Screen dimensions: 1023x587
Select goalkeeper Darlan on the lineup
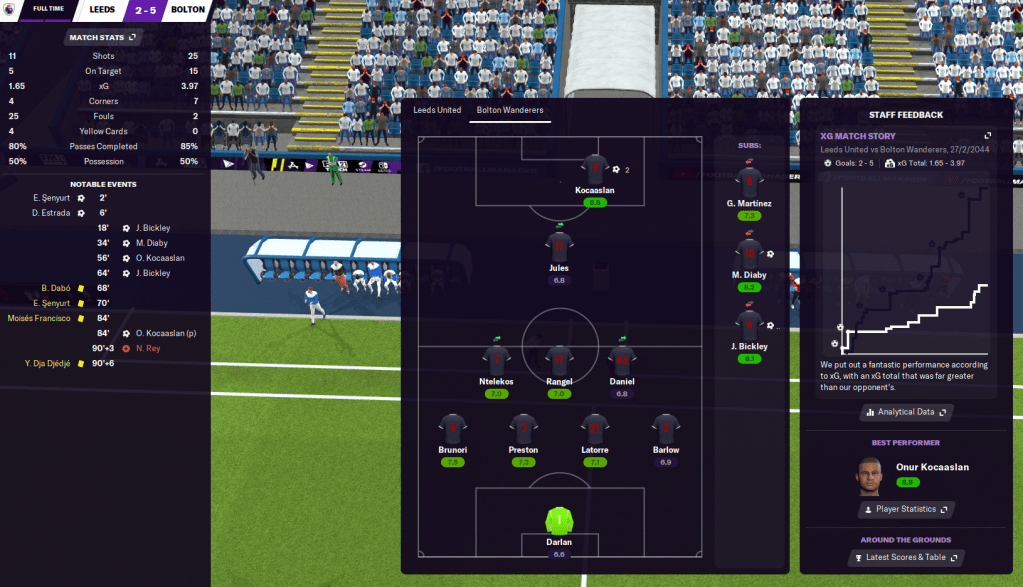[x=559, y=522]
